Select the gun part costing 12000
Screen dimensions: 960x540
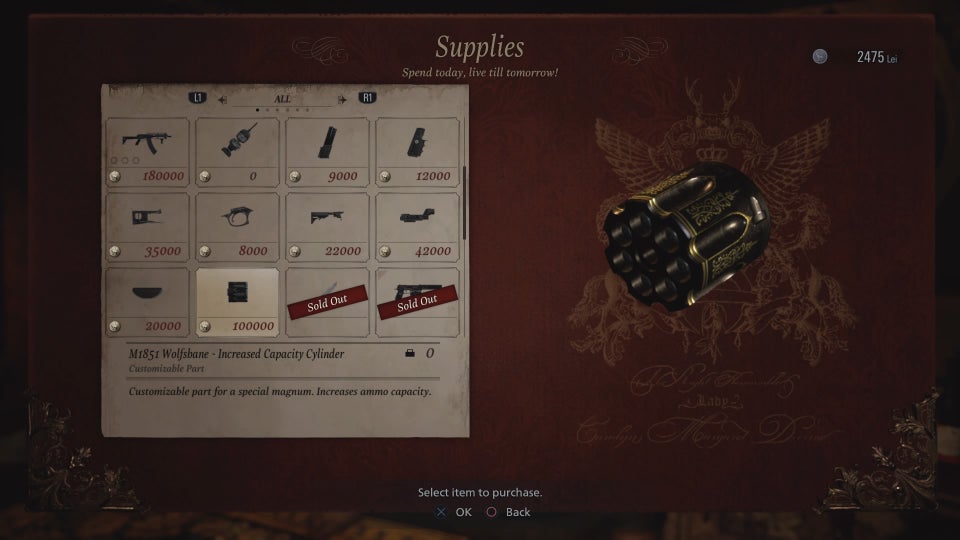coord(417,151)
